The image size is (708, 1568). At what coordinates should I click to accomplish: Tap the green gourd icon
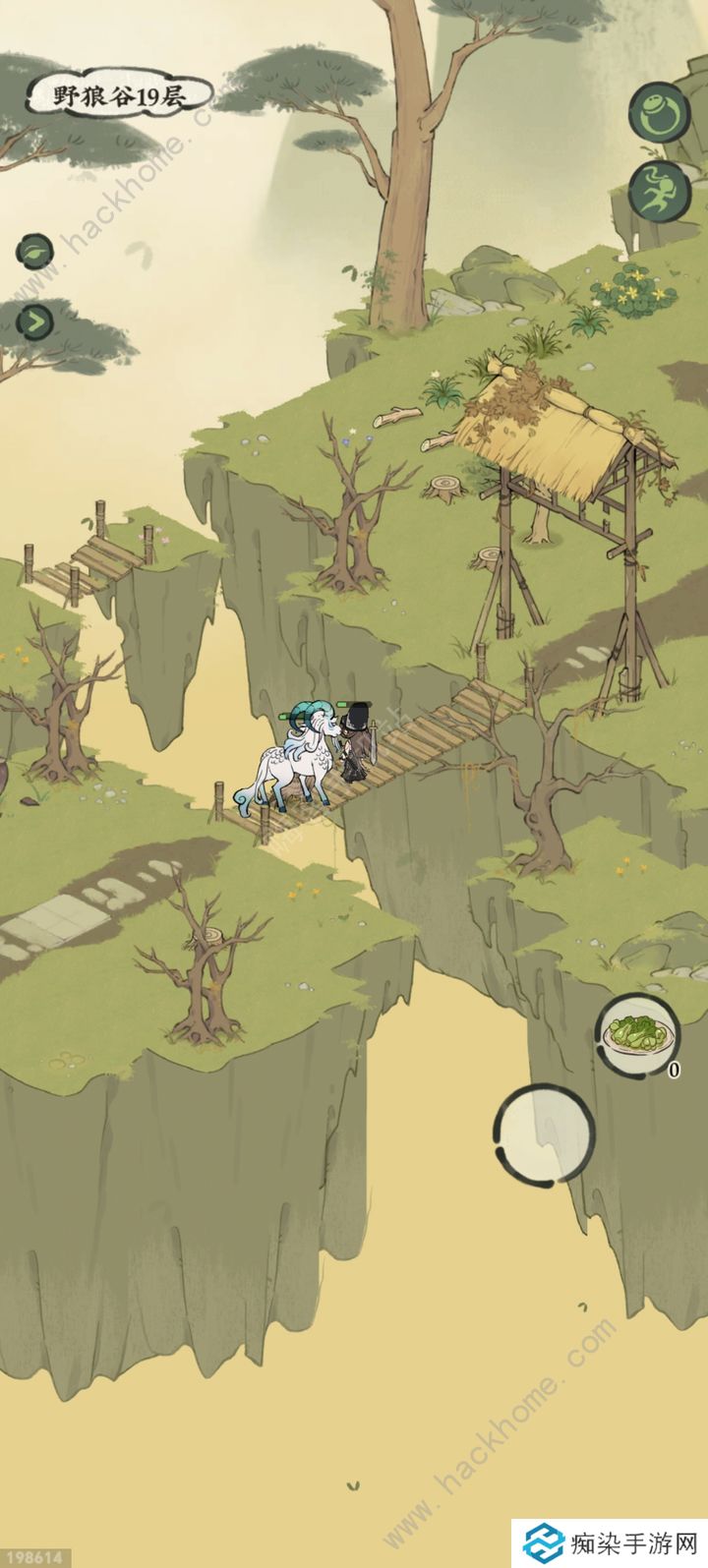point(653,113)
